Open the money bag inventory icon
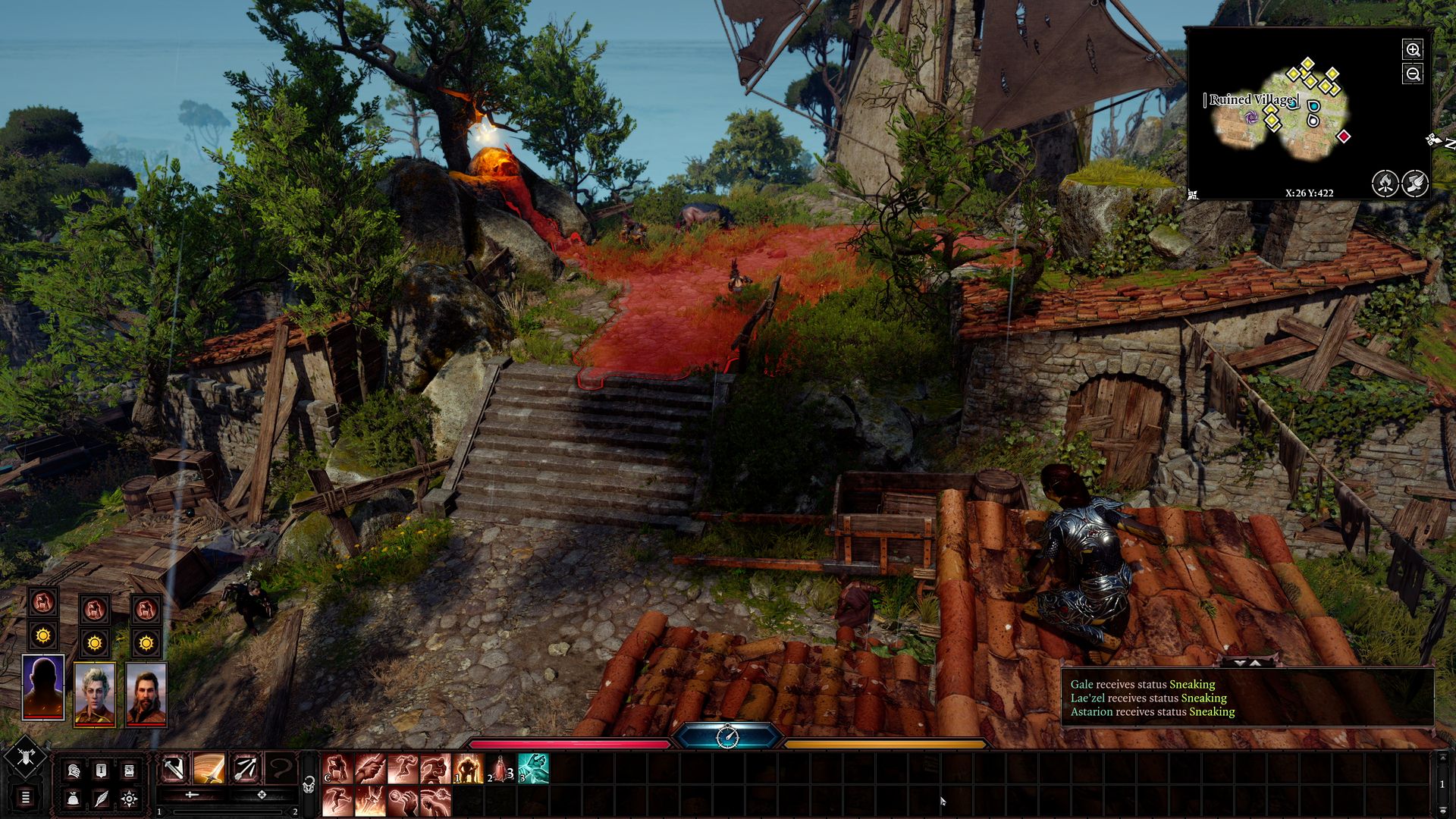This screenshot has height=819, width=1456. pos(74,799)
